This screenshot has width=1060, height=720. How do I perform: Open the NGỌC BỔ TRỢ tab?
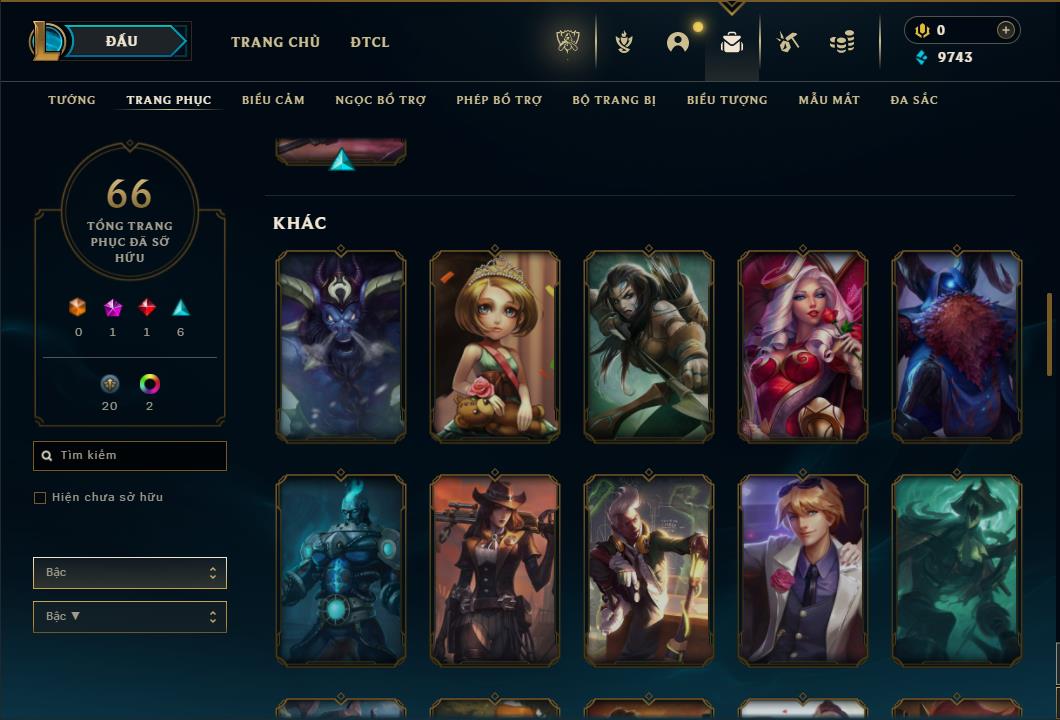pyautogui.click(x=380, y=100)
